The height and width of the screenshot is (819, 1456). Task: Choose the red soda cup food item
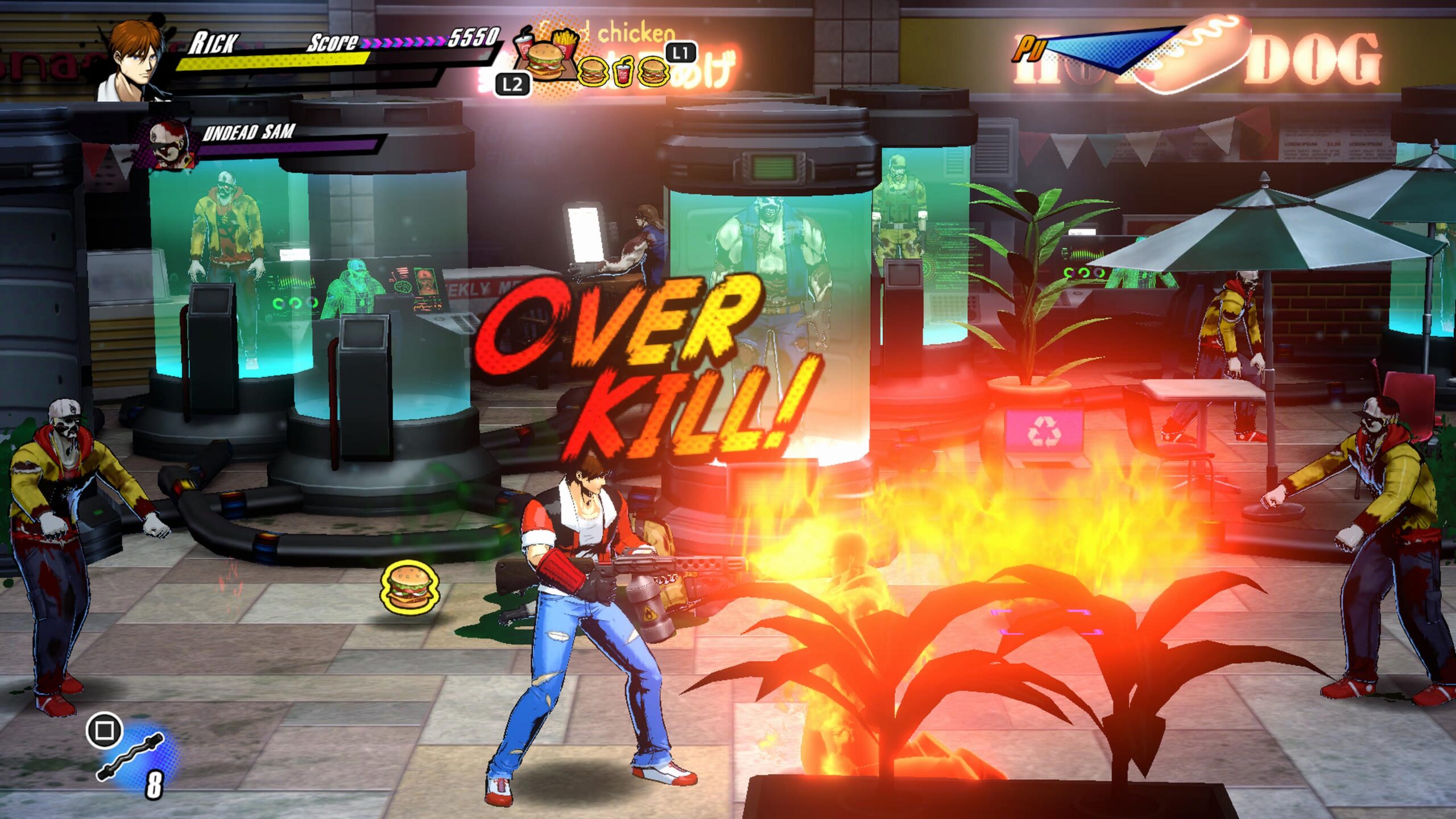pos(623,74)
